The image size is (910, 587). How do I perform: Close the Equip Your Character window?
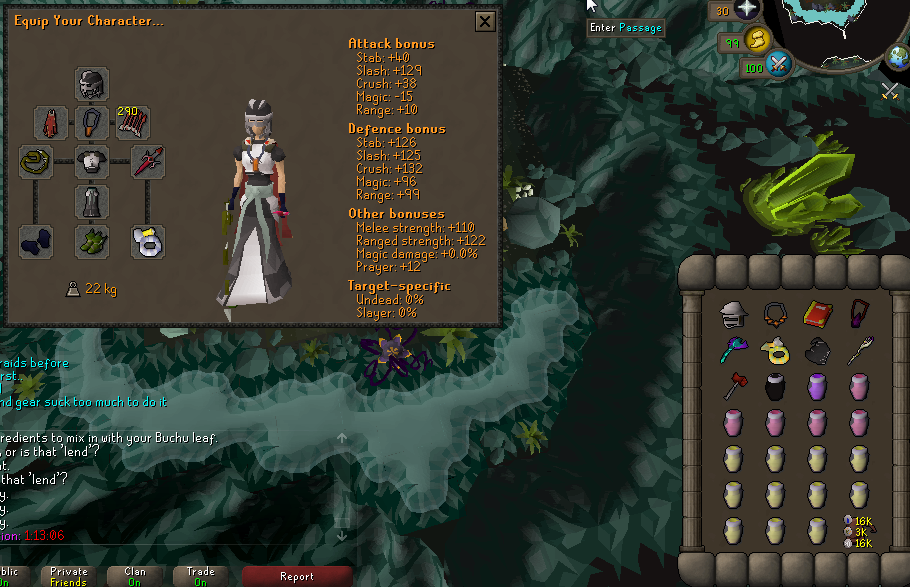(x=485, y=22)
